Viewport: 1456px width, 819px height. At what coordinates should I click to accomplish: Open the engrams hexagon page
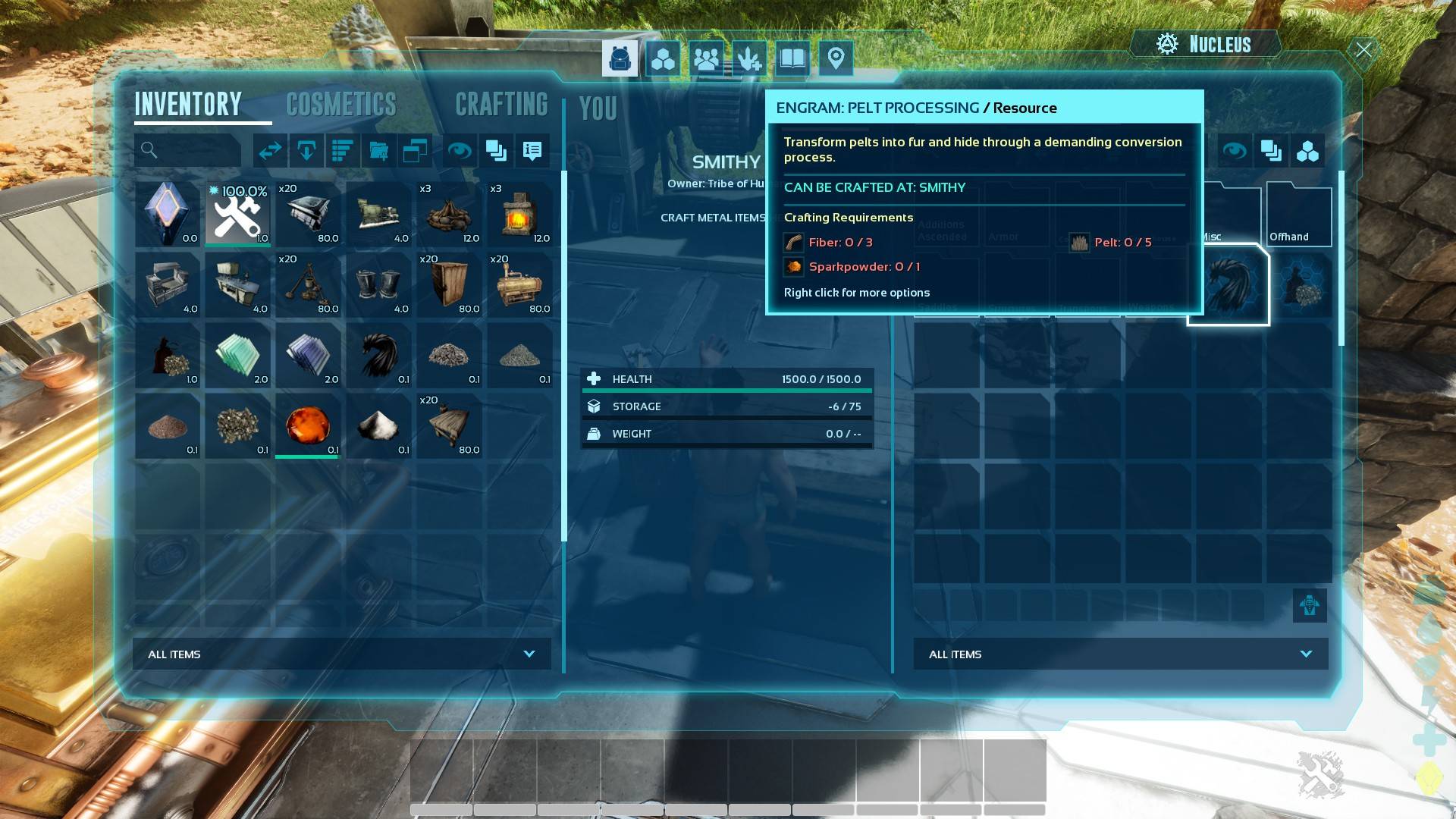click(663, 58)
